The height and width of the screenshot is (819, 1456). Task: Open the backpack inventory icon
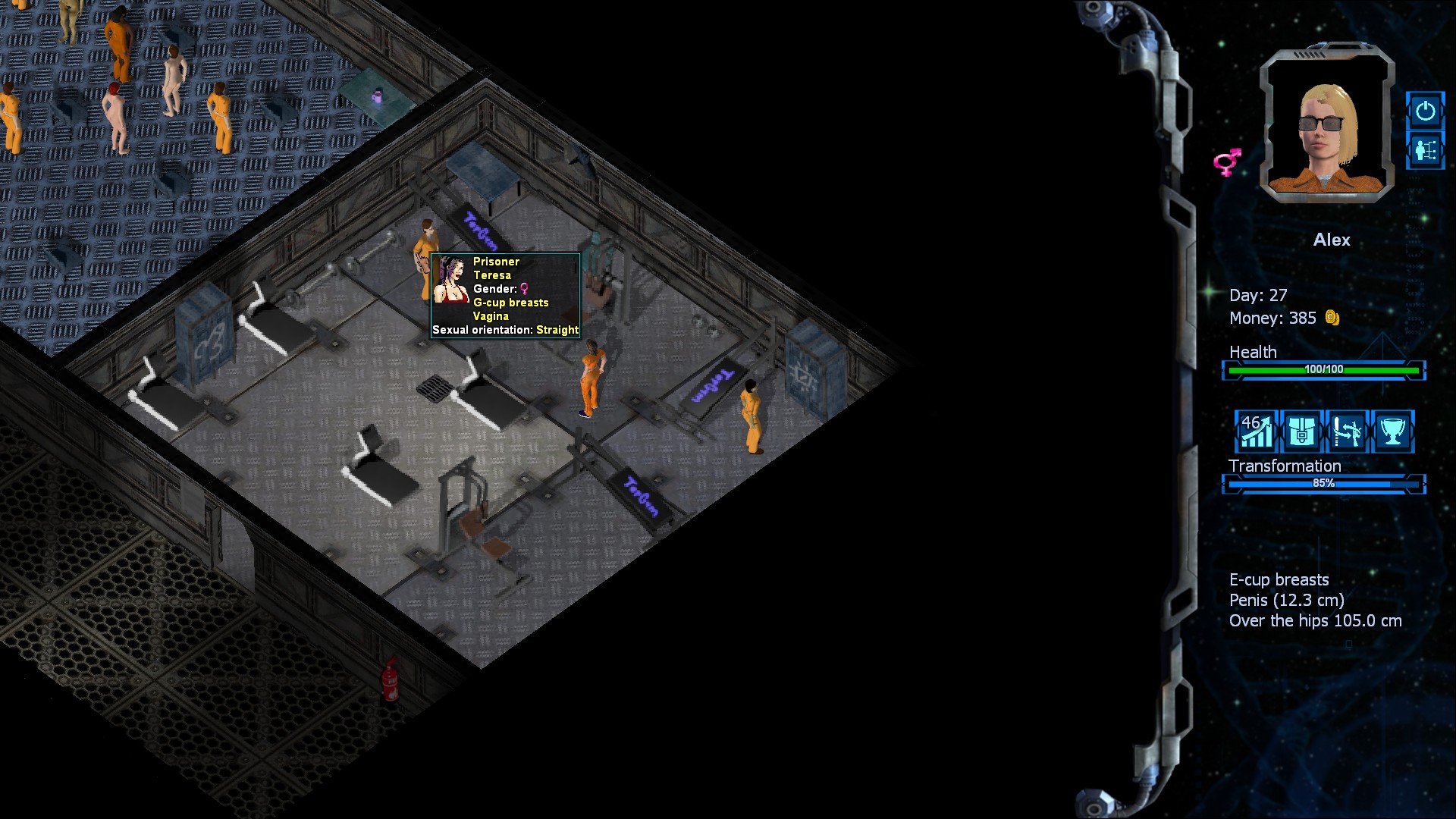point(1301,431)
